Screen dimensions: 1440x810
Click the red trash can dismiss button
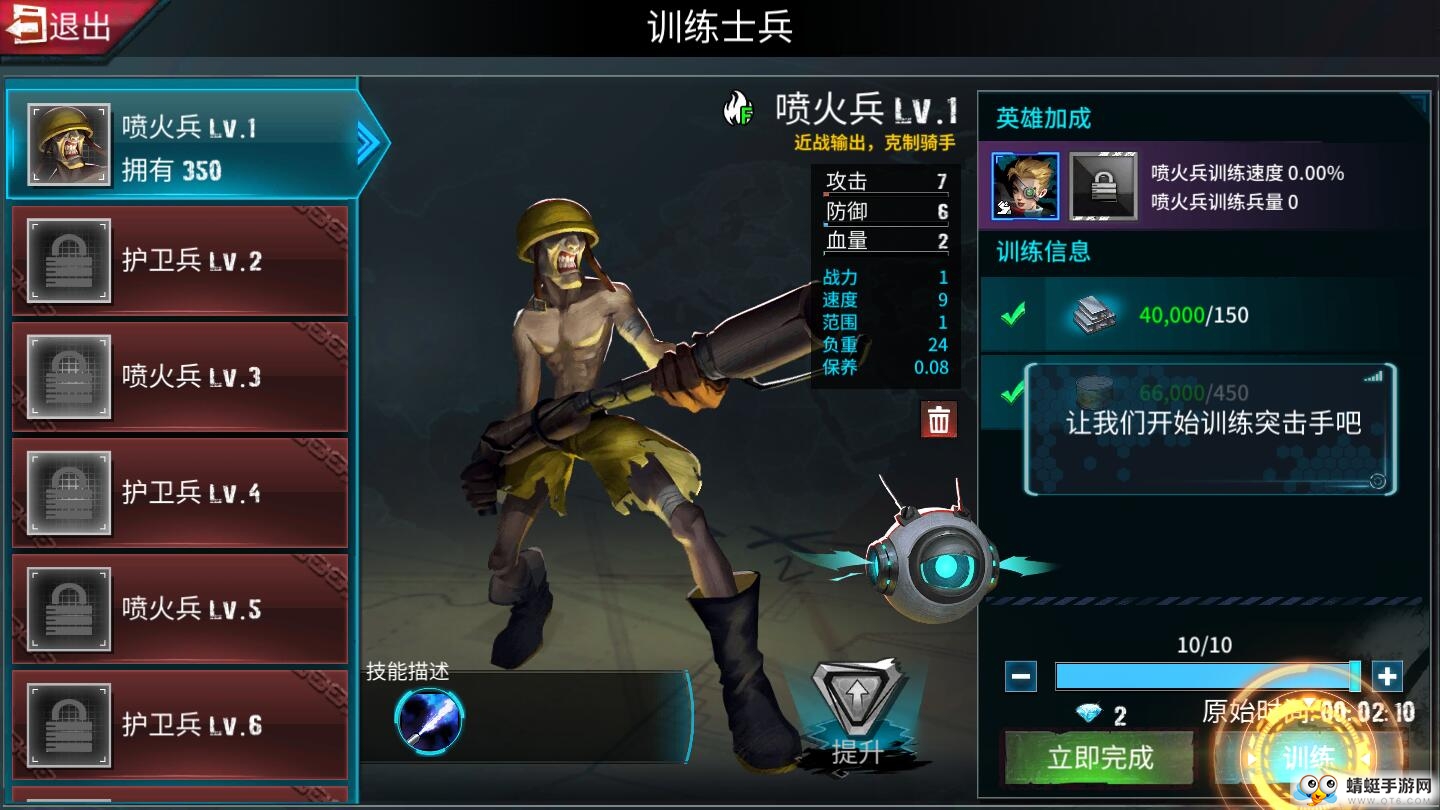tap(939, 421)
